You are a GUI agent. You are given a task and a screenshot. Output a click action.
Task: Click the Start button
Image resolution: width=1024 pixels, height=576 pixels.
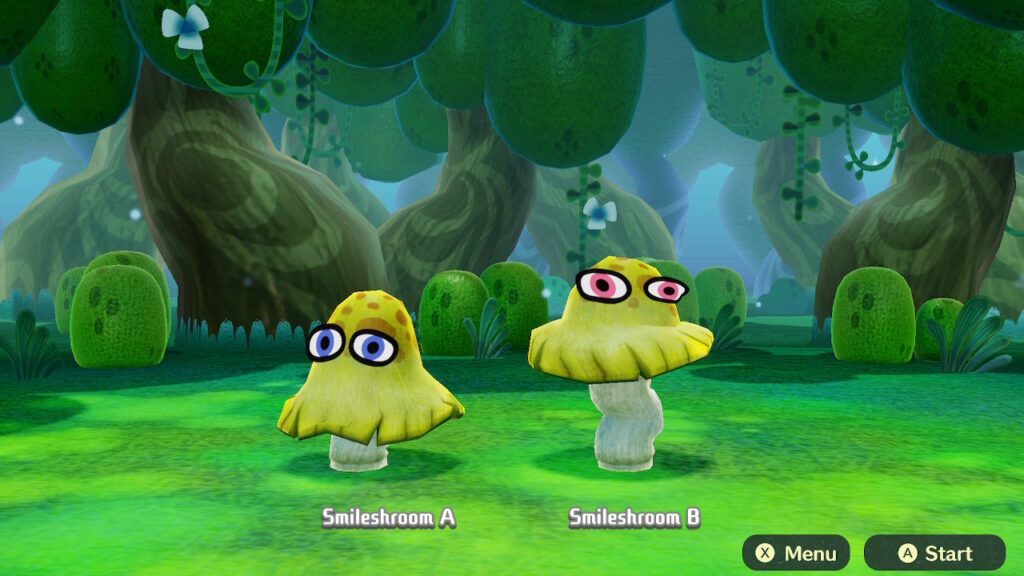click(934, 553)
